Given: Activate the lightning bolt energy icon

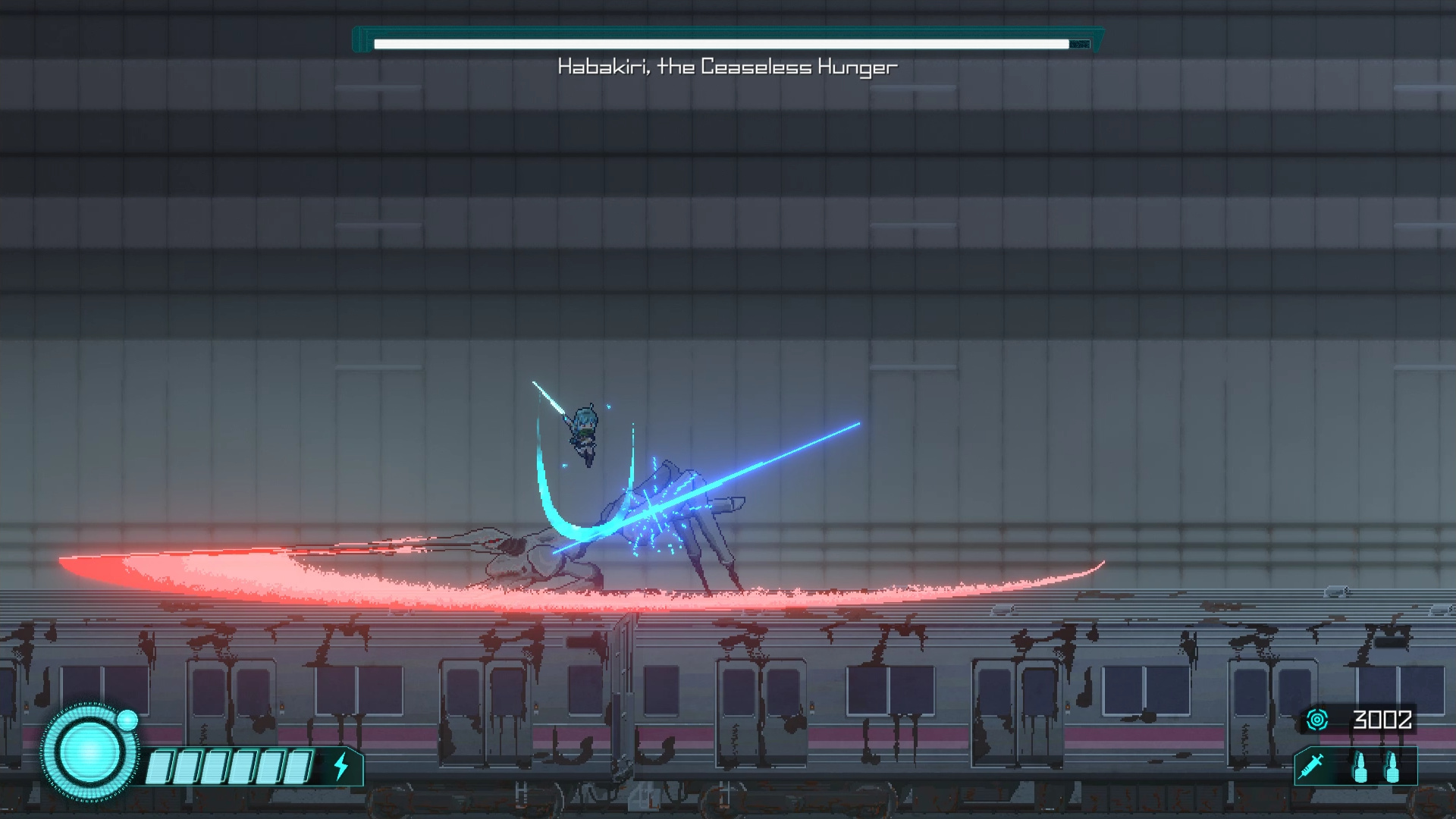Looking at the screenshot, I should (x=341, y=766).
